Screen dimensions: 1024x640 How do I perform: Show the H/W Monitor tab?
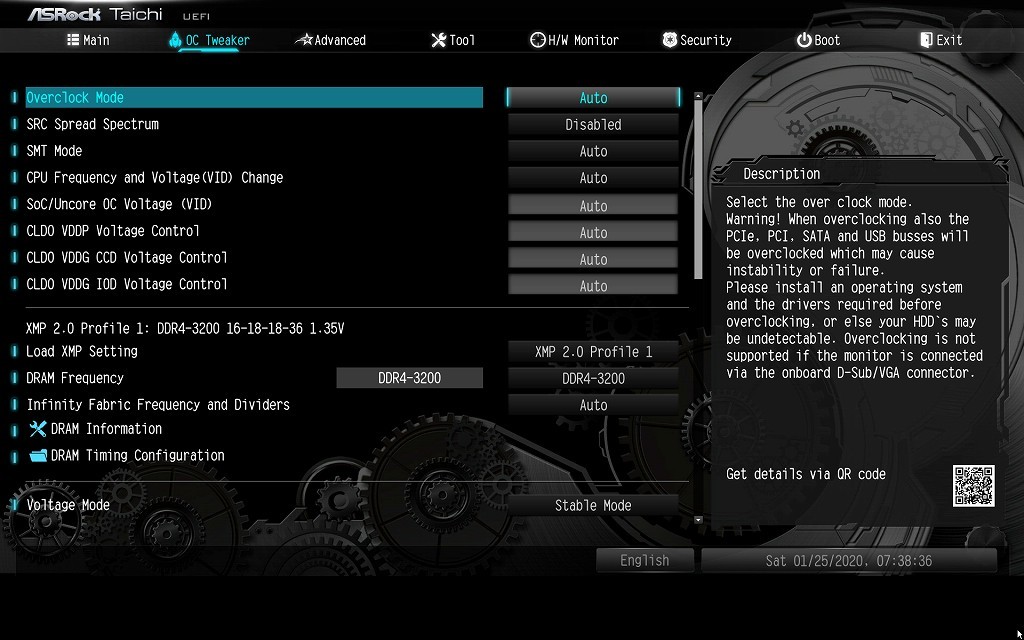pos(574,40)
